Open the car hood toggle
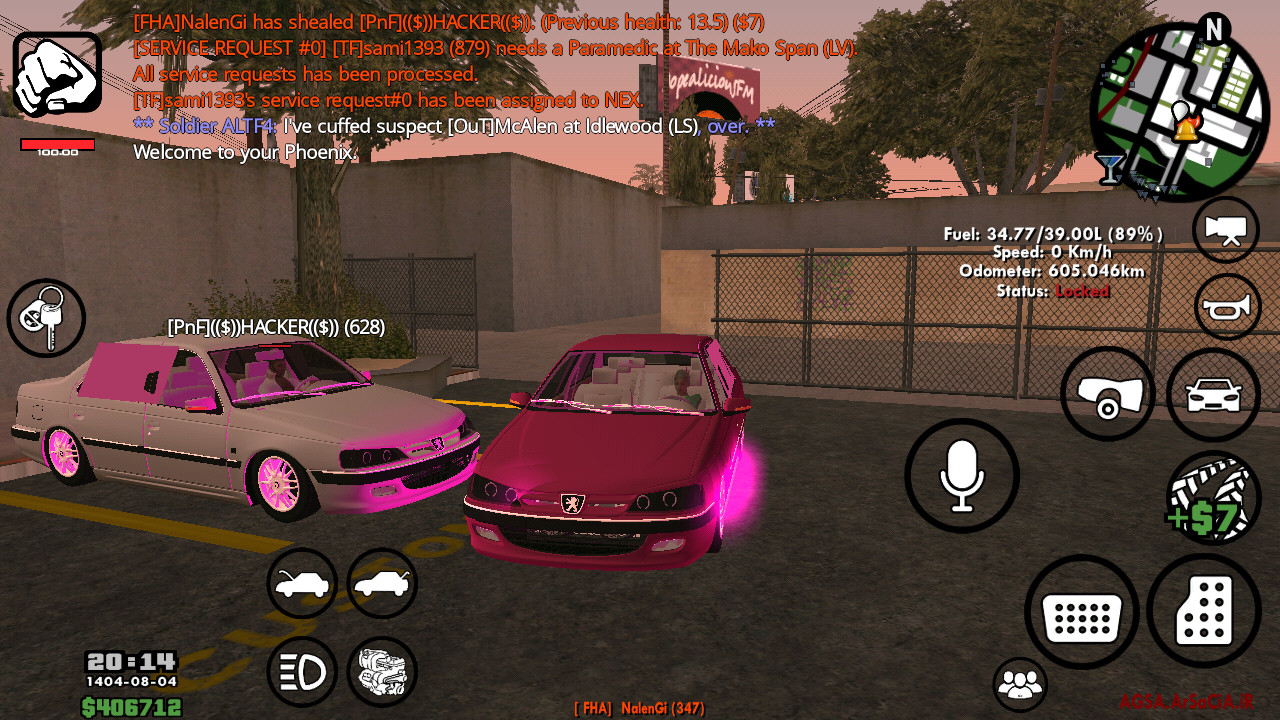1280x720 pixels. pyautogui.click(x=302, y=584)
